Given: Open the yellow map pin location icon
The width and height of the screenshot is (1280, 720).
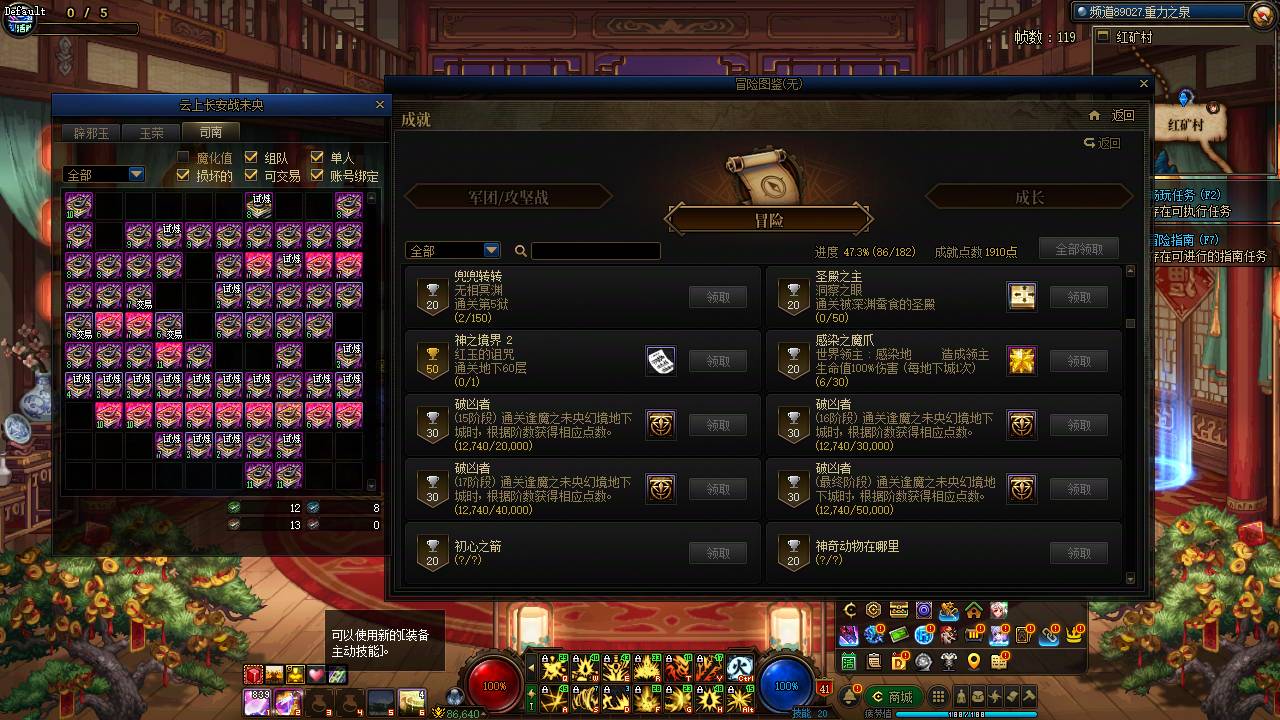Looking at the screenshot, I should tap(974, 662).
